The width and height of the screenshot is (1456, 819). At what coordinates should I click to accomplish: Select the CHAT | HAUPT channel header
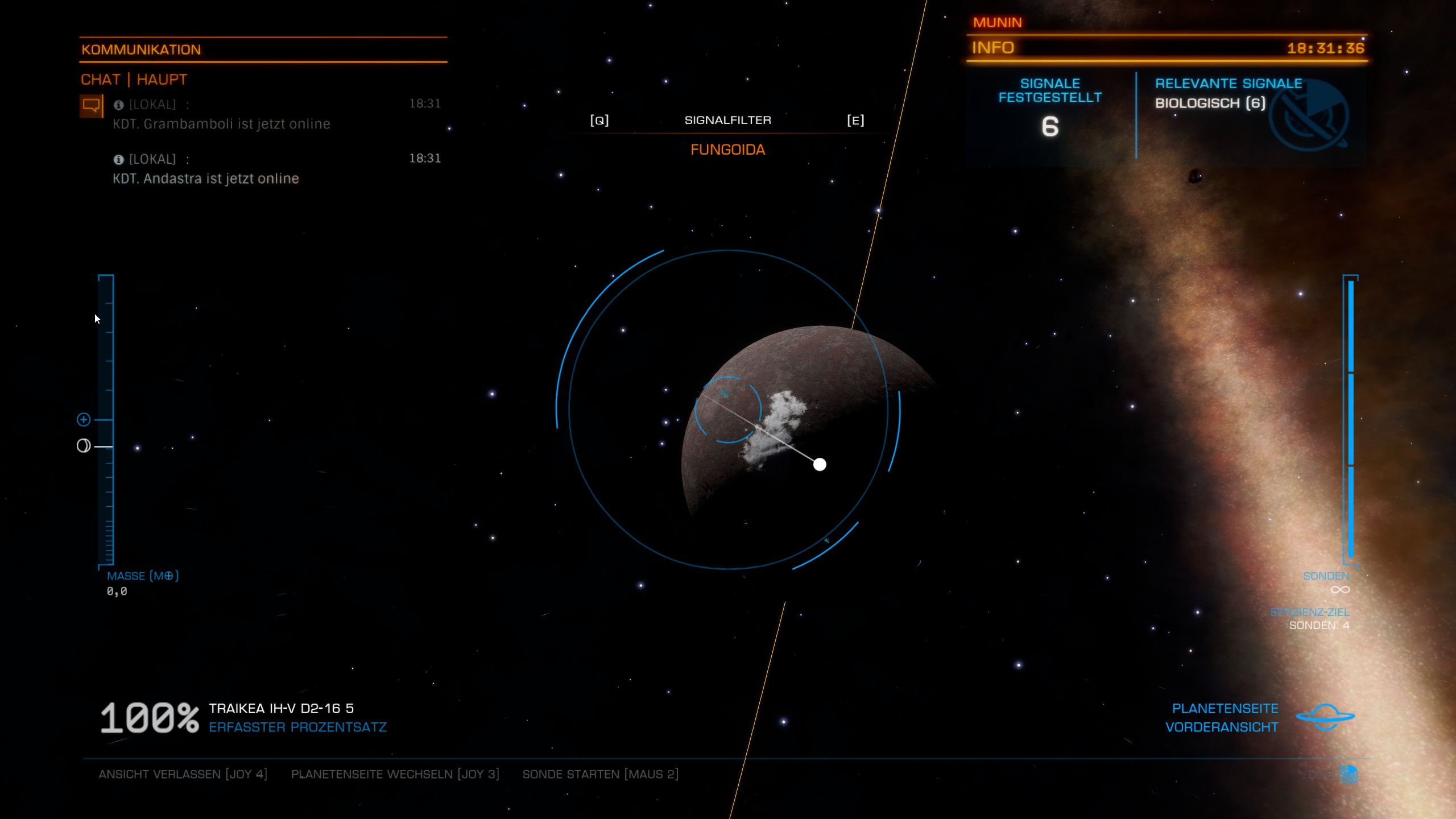click(x=134, y=80)
